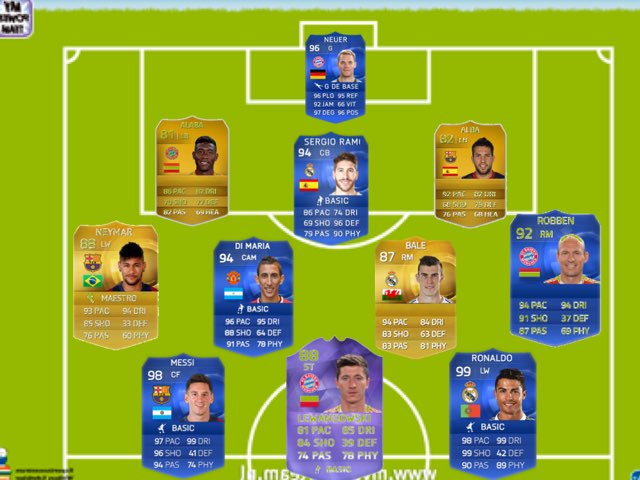Select the Neymar LW card
The image size is (640, 480).
116,284
